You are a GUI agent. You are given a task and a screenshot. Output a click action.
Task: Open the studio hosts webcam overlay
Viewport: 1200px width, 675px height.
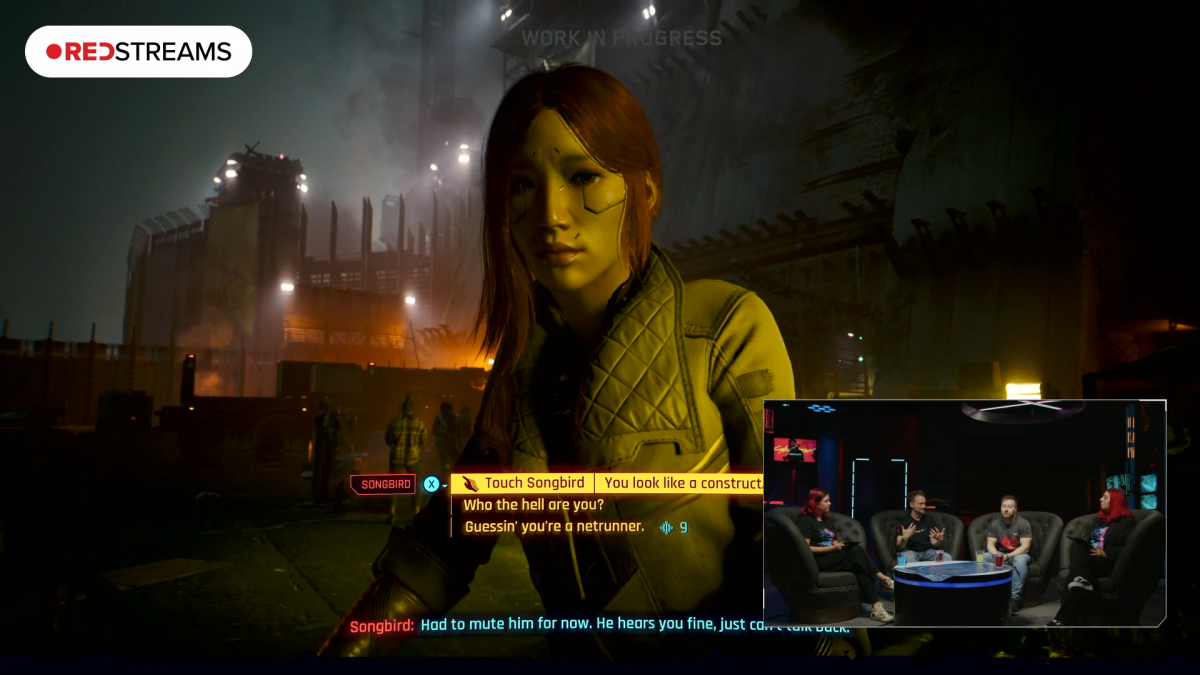(x=964, y=513)
